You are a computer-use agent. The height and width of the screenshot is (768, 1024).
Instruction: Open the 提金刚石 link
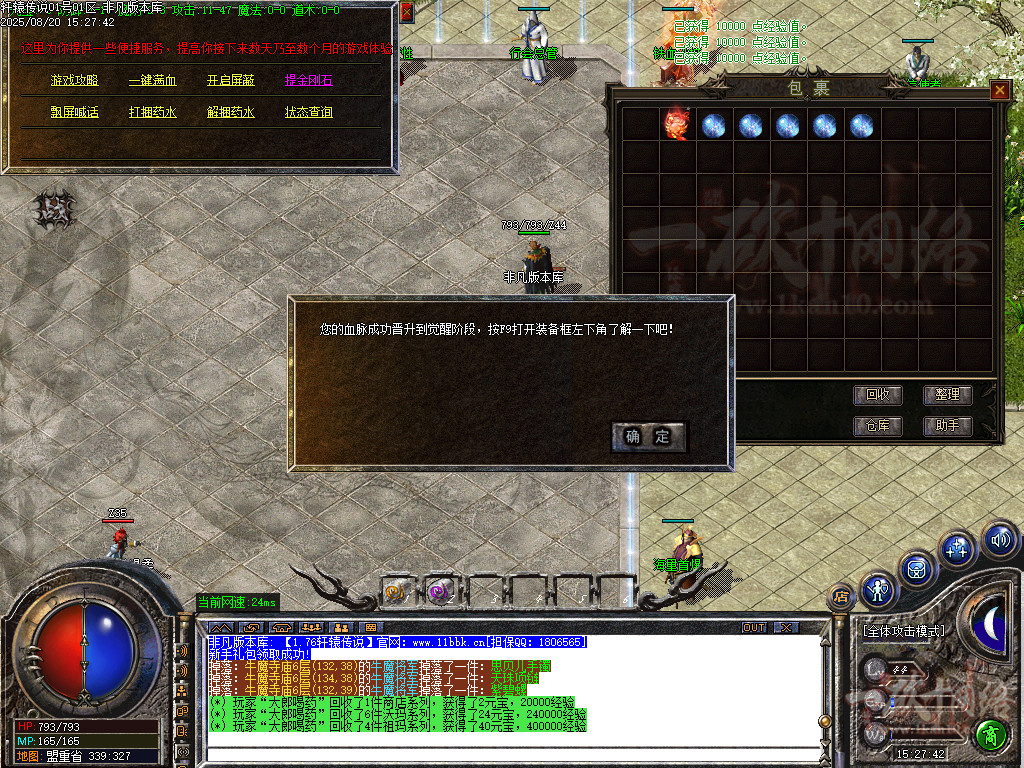pyautogui.click(x=309, y=81)
